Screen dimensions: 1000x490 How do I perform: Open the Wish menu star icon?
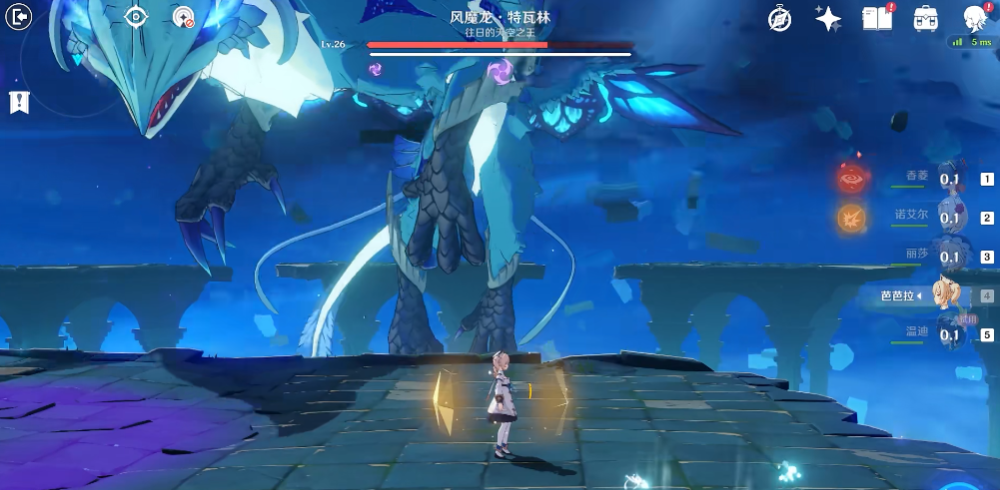pos(828,18)
